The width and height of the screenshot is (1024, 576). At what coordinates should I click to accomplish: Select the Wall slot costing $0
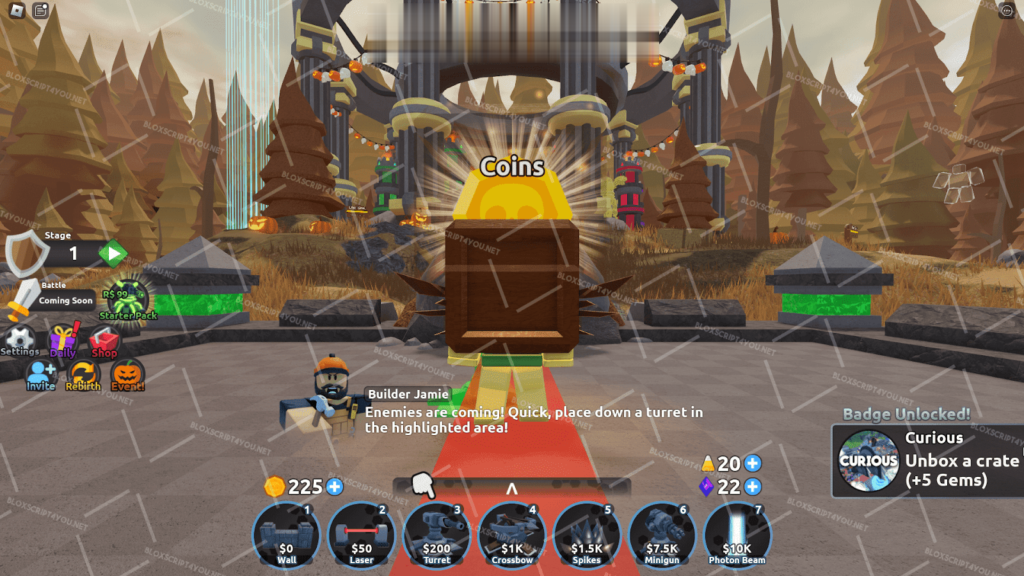click(x=286, y=535)
